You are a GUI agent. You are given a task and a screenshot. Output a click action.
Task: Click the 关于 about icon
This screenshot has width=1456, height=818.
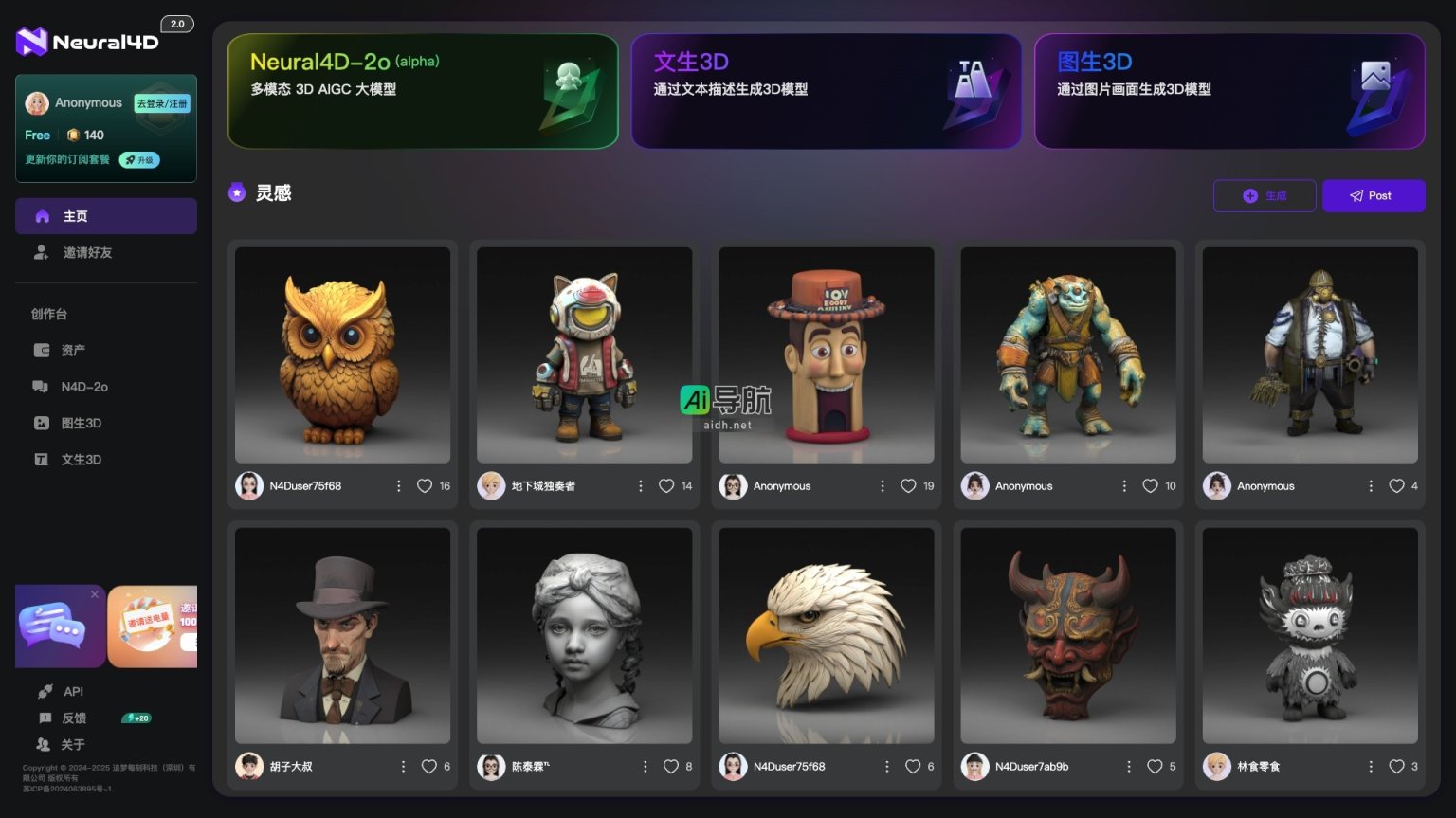point(45,744)
